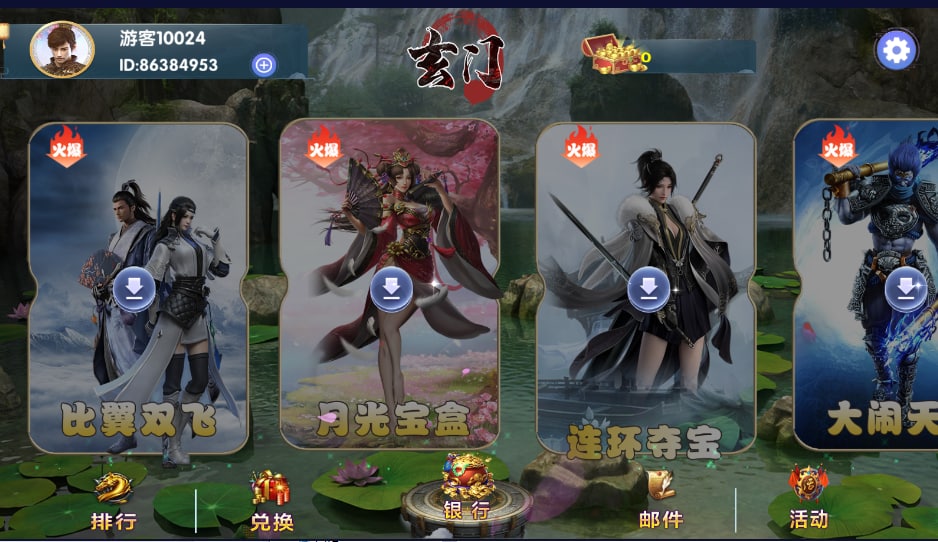The width and height of the screenshot is (938, 542).
Task: Click the player avatar portrait
Action: tap(62, 50)
